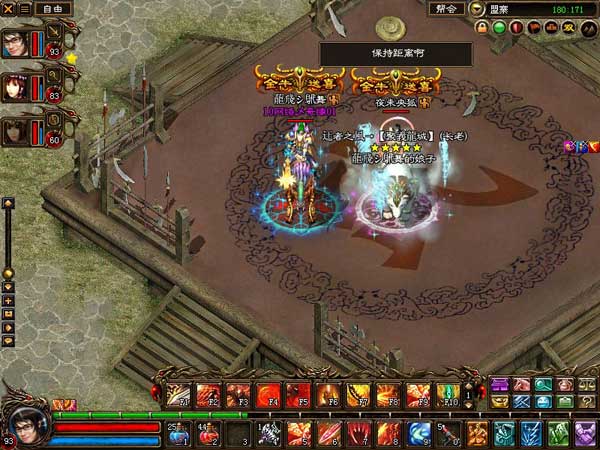
Task: Click the round gold dropdown arrow beside 盟寨
Action: pos(477,9)
